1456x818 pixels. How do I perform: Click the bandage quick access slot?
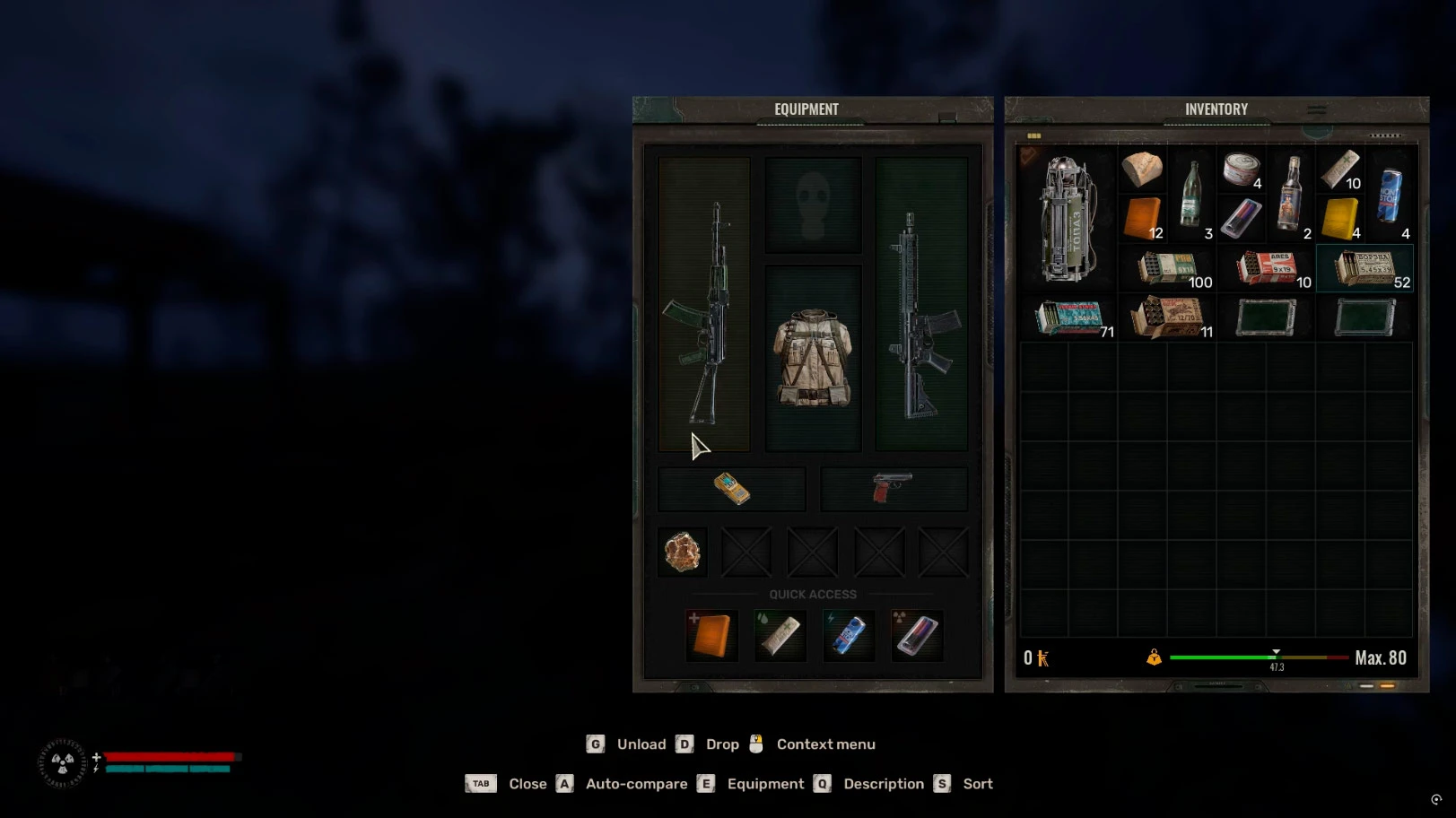[780, 635]
